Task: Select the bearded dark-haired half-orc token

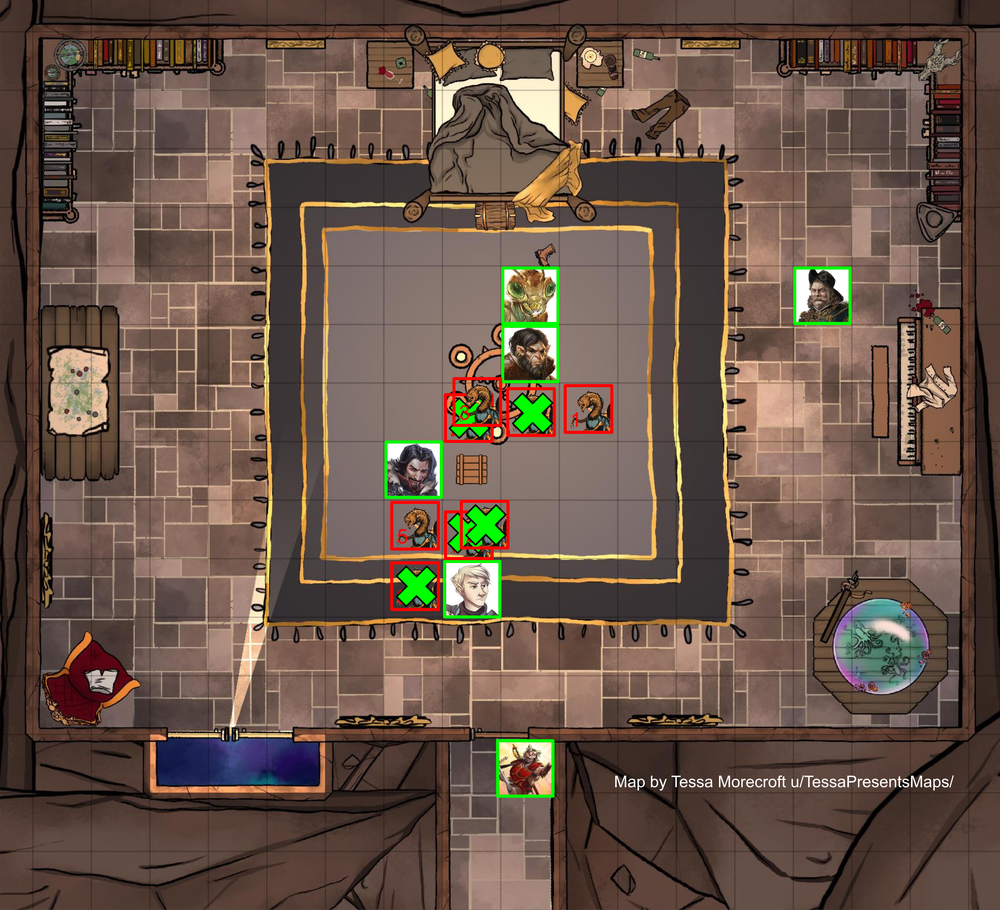Action: 529,353
